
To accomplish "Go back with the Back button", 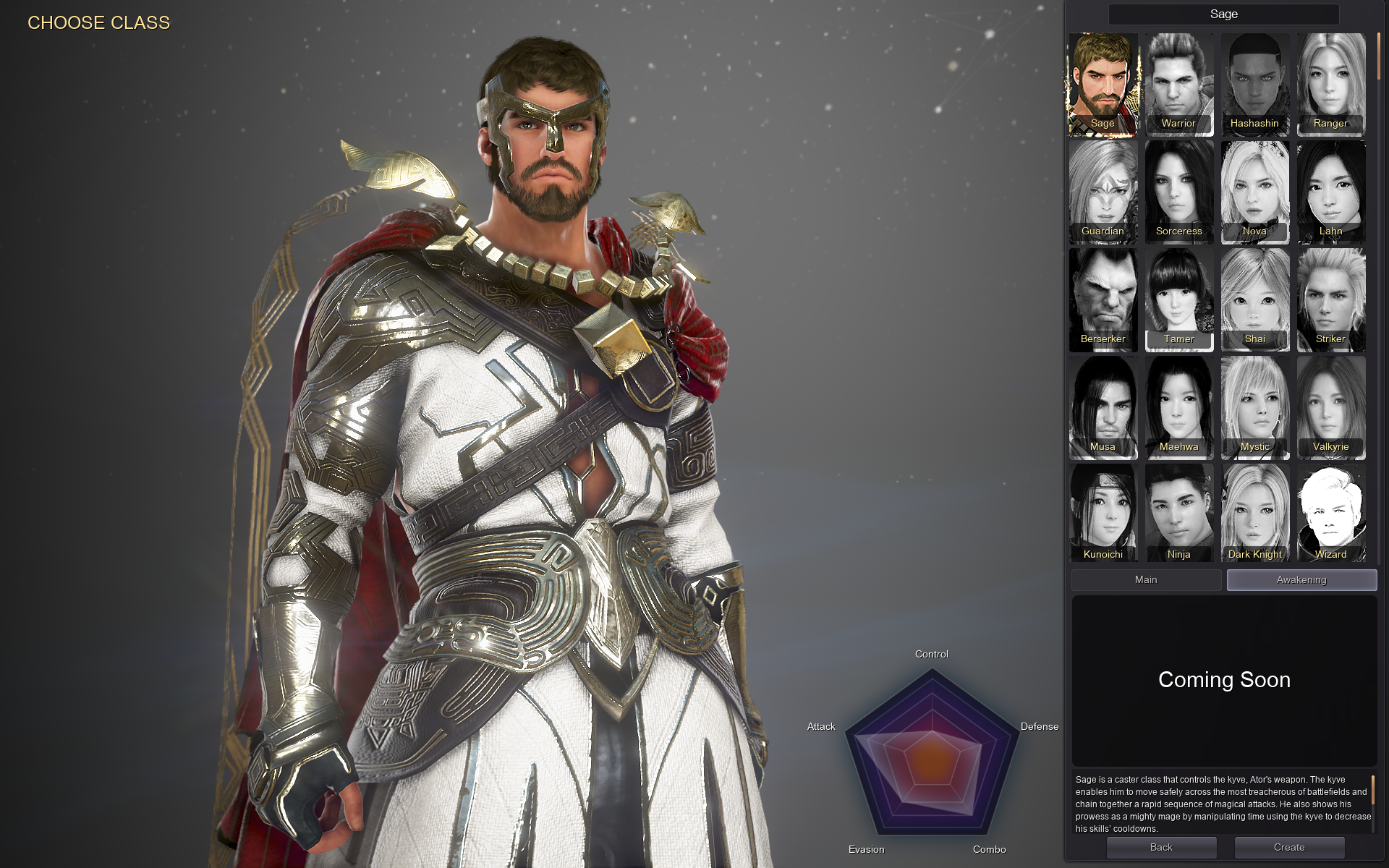I will 1161,848.
